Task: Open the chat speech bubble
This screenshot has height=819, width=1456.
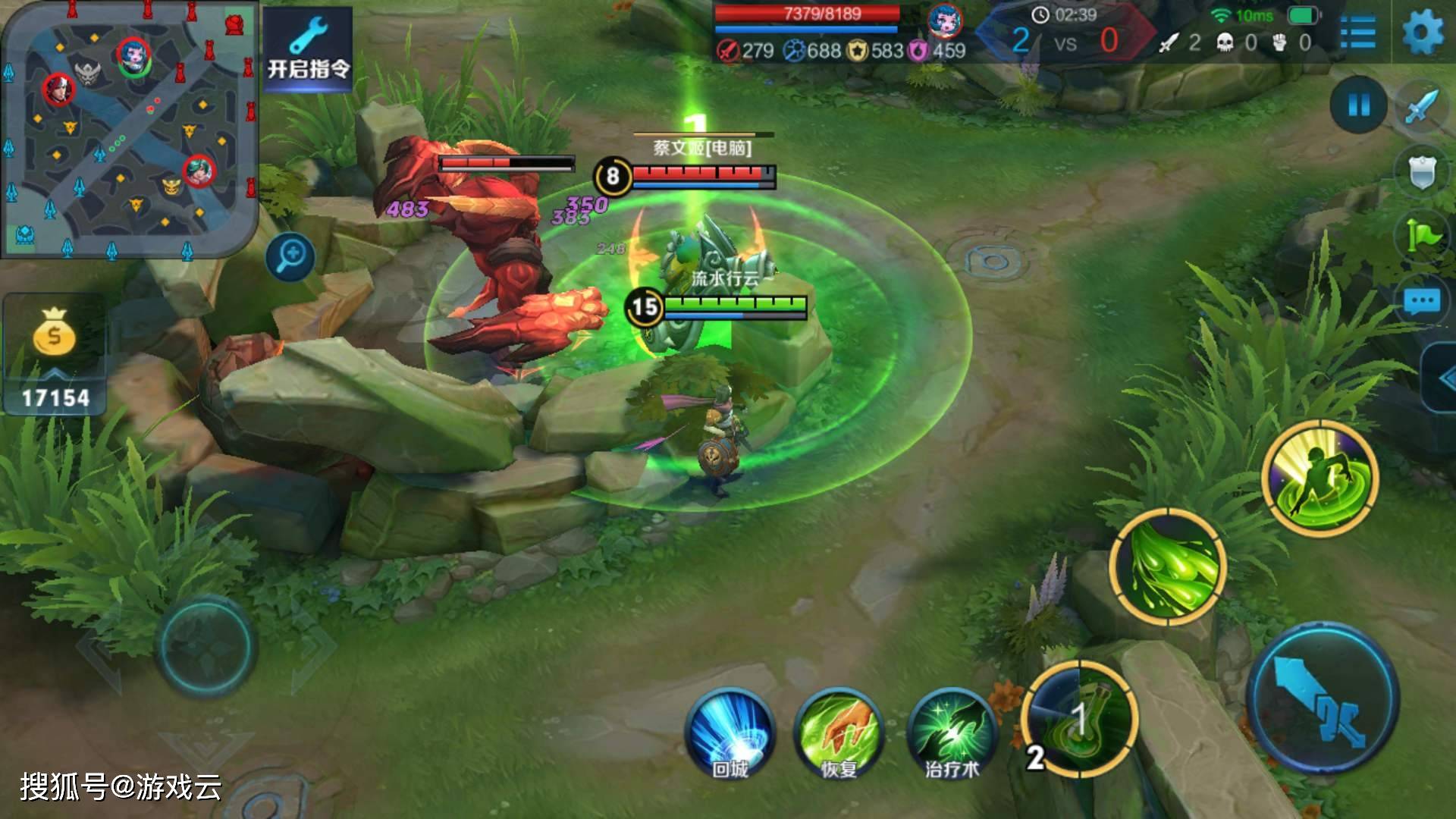Action: (1421, 302)
